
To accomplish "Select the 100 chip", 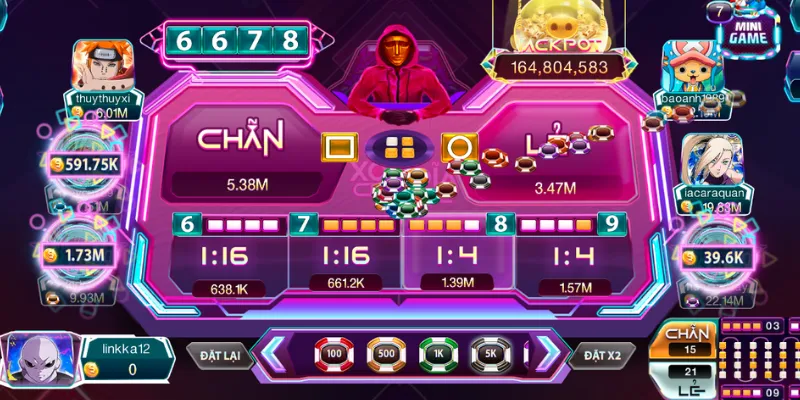I will [x=331, y=354].
